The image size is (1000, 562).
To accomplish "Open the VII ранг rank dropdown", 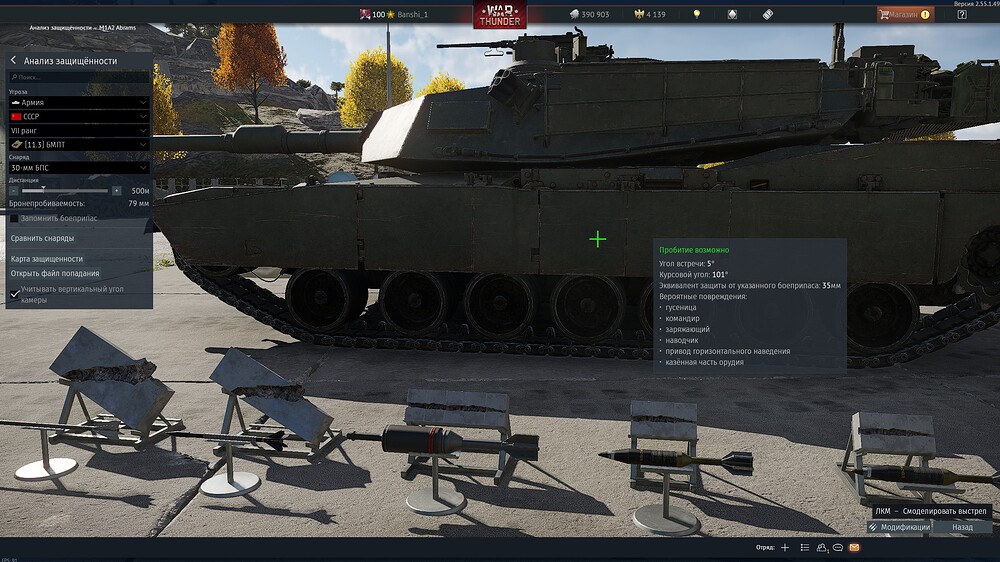I will [x=78, y=130].
